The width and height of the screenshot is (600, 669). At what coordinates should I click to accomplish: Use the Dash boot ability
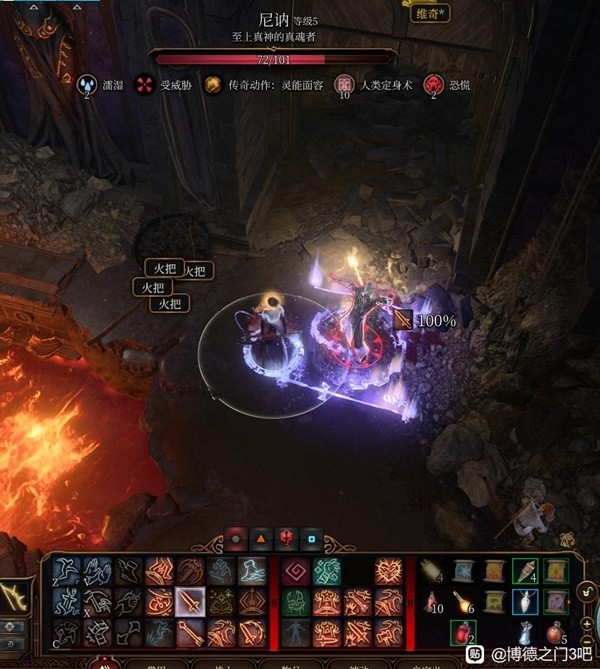tap(253, 572)
